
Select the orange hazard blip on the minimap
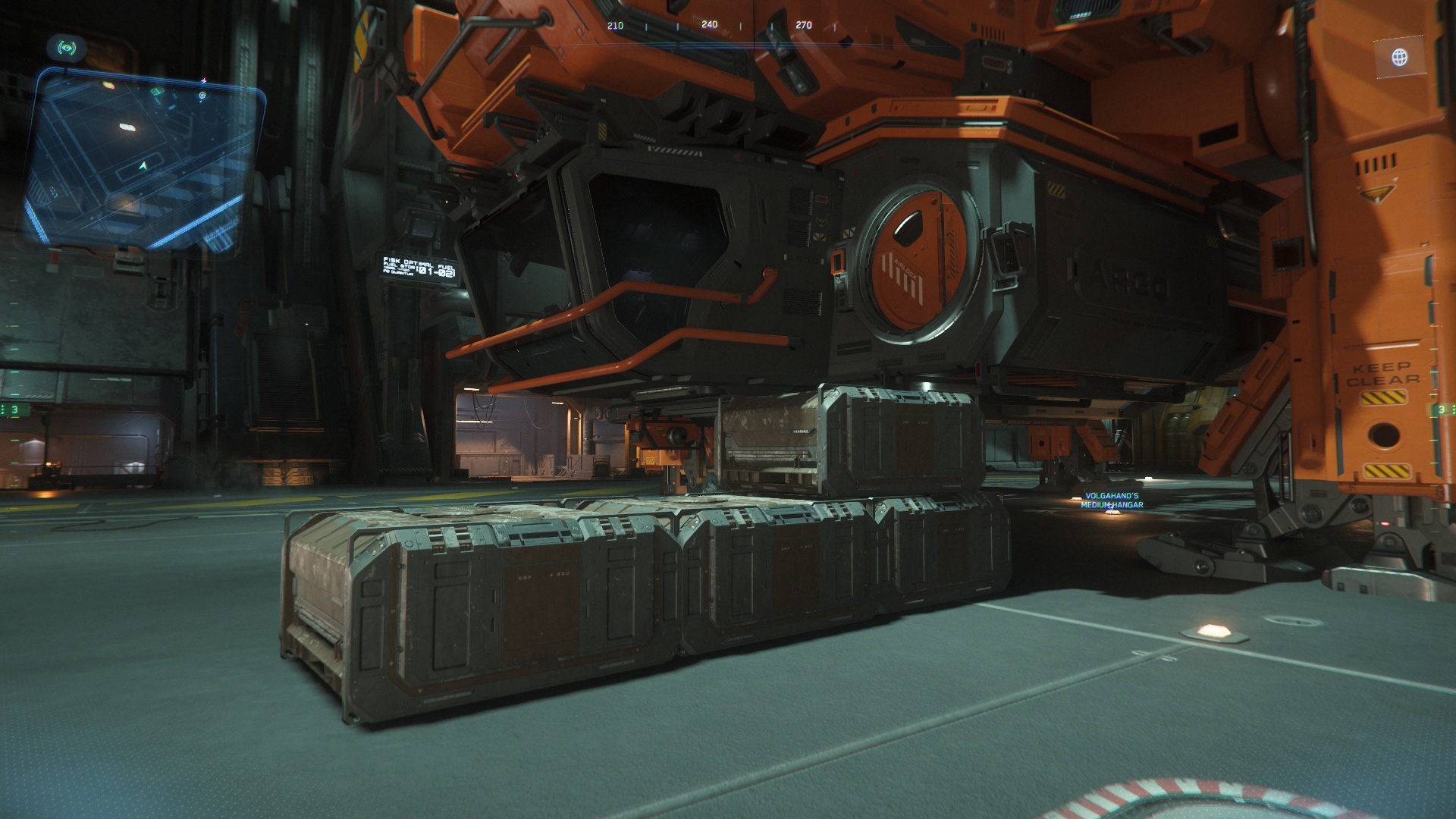coord(109,85)
